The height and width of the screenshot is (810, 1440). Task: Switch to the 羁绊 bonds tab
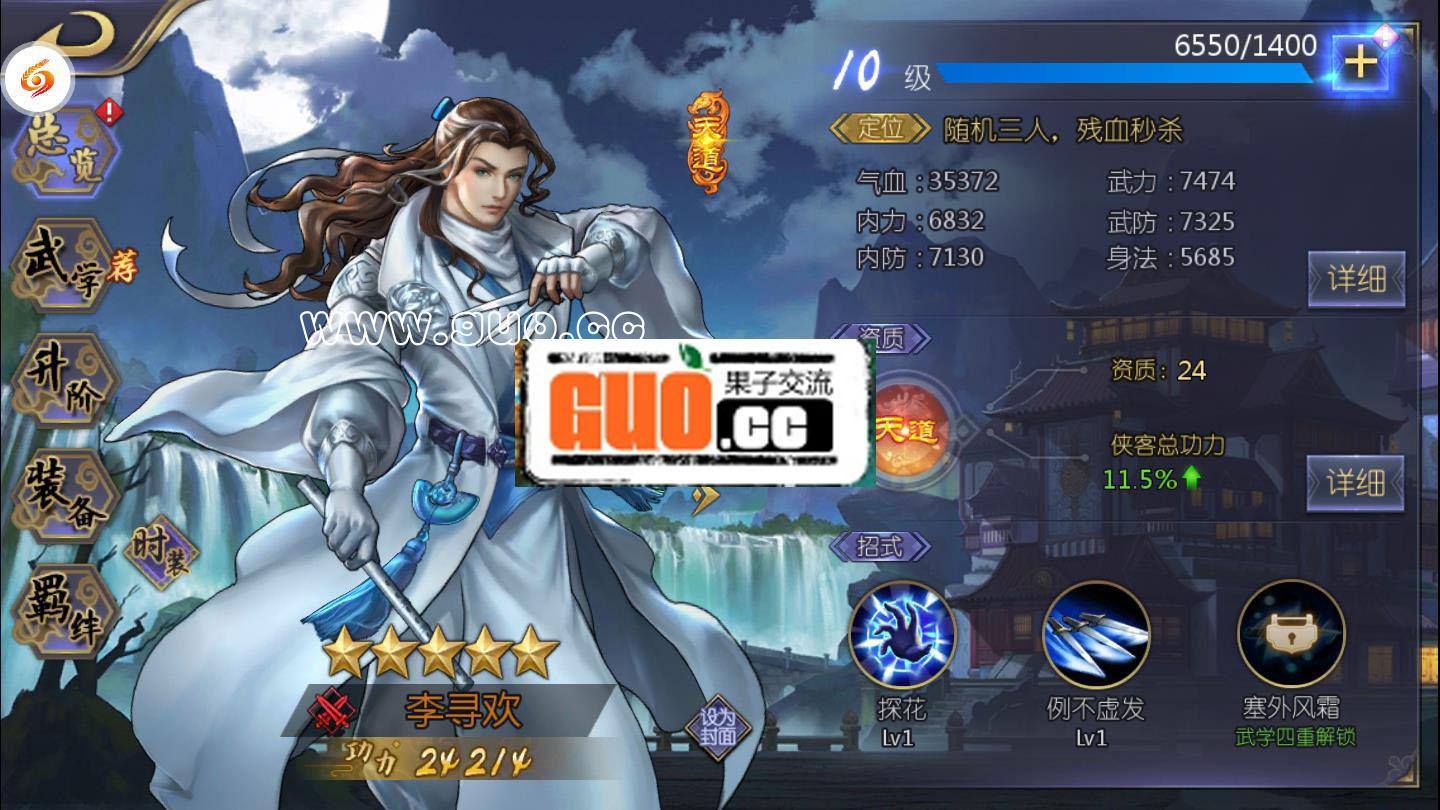(x=62, y=610)
